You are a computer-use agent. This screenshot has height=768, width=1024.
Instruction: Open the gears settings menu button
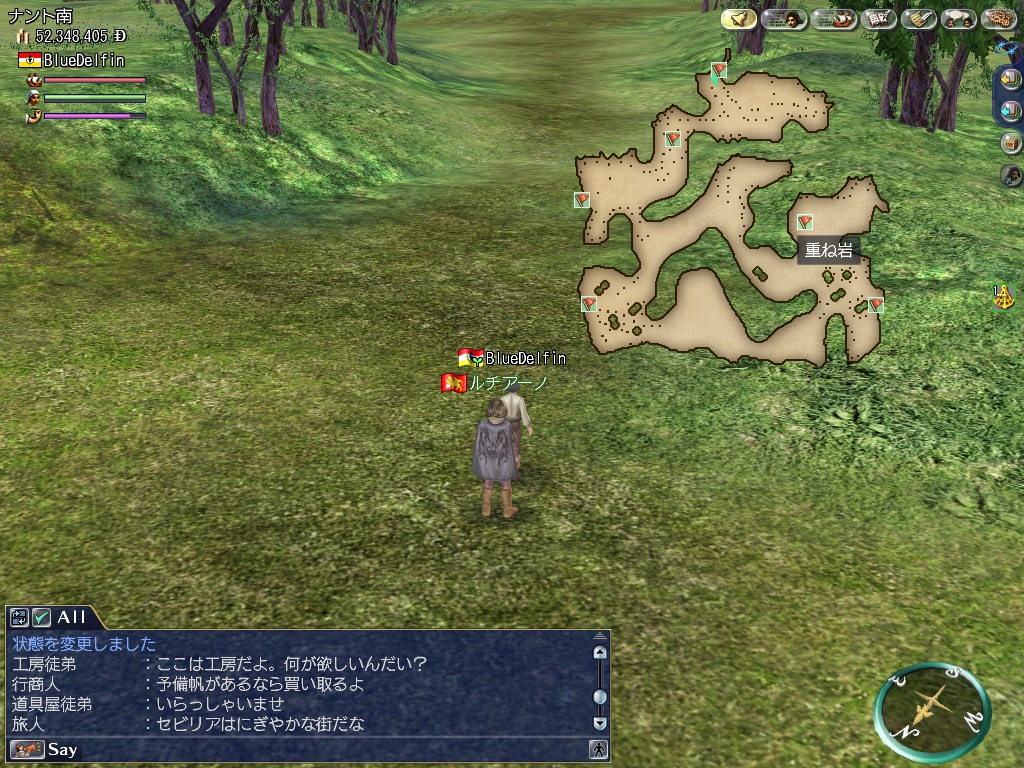click(x=998, y=19)
